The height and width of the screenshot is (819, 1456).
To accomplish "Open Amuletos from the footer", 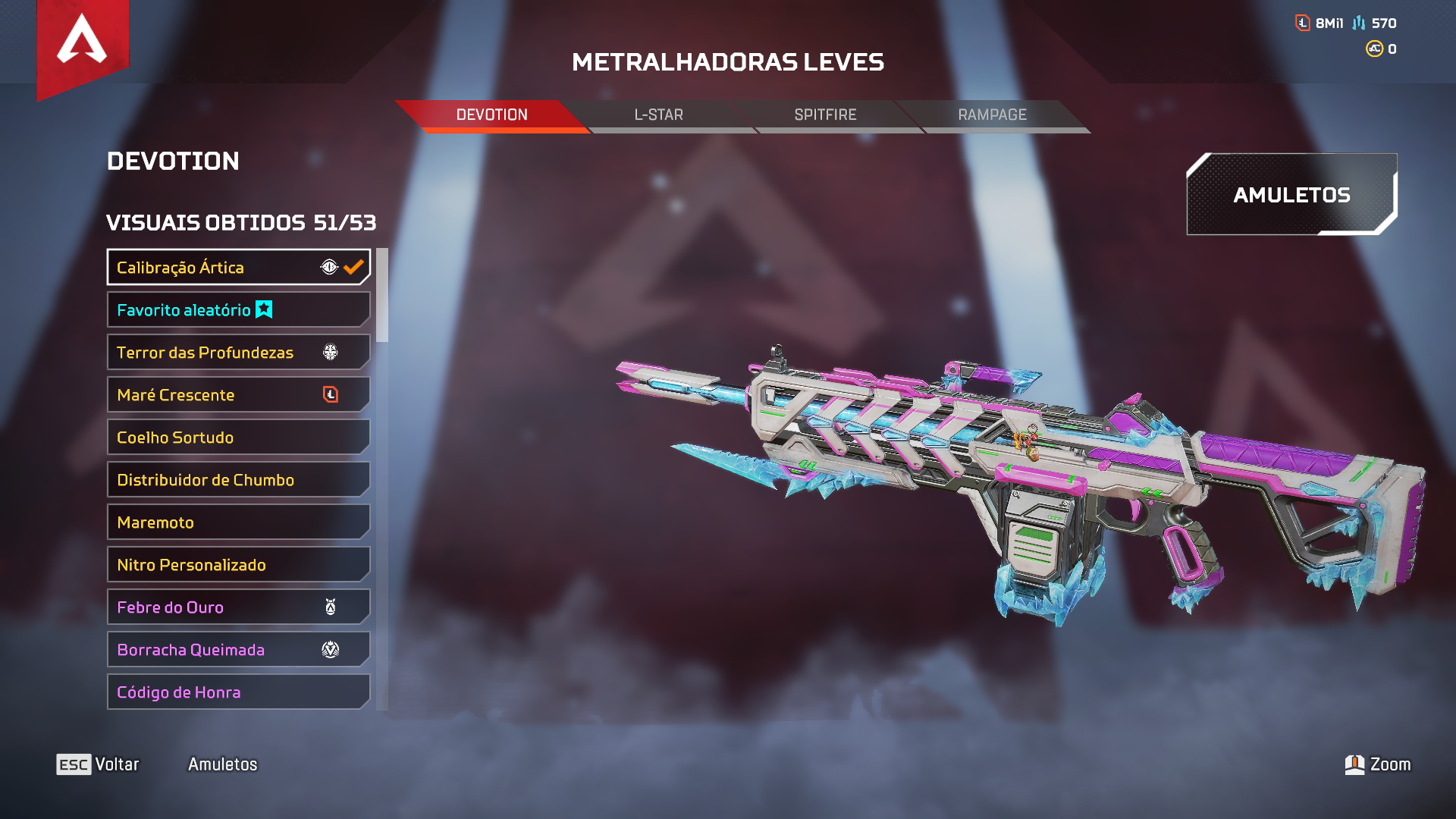I will 223,764.
